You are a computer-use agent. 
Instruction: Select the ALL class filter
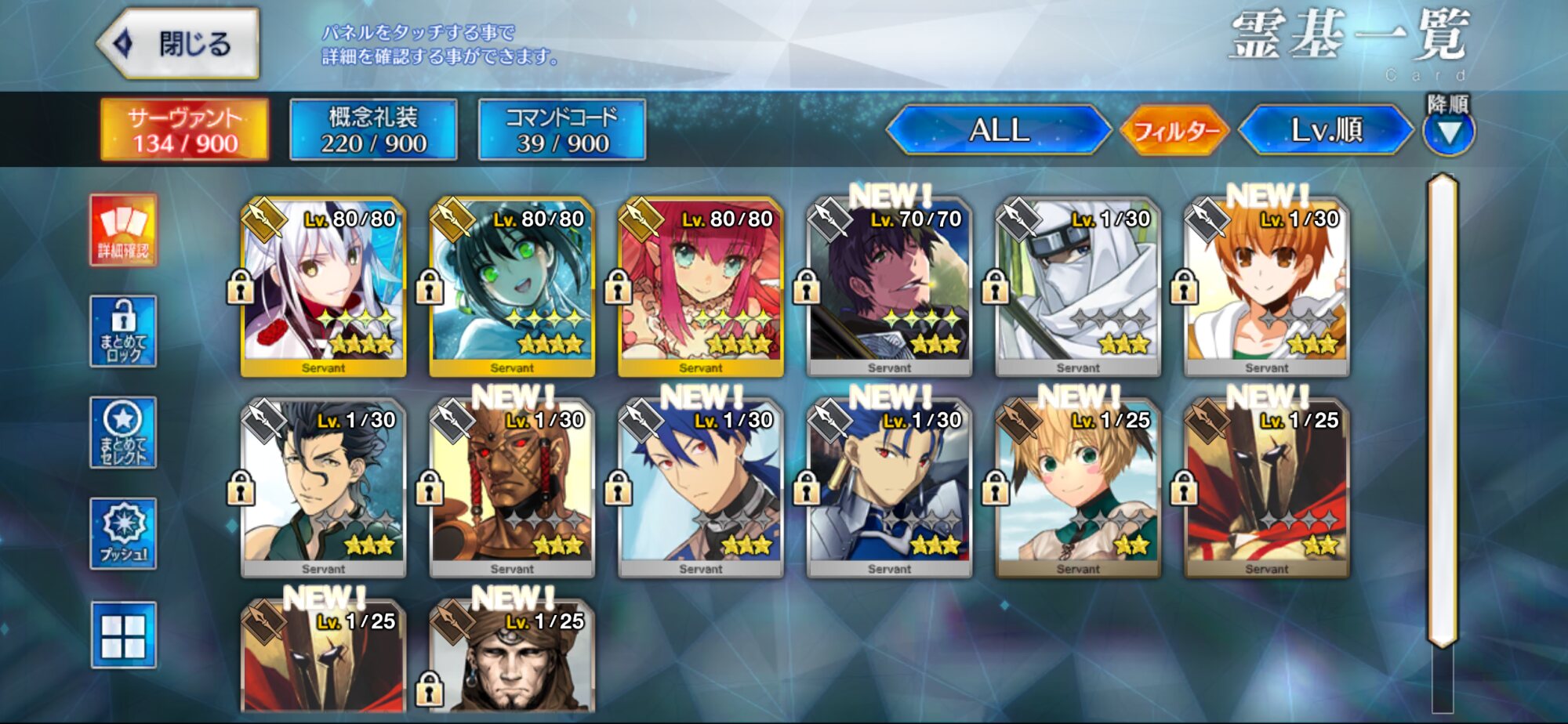coord(999,130)
